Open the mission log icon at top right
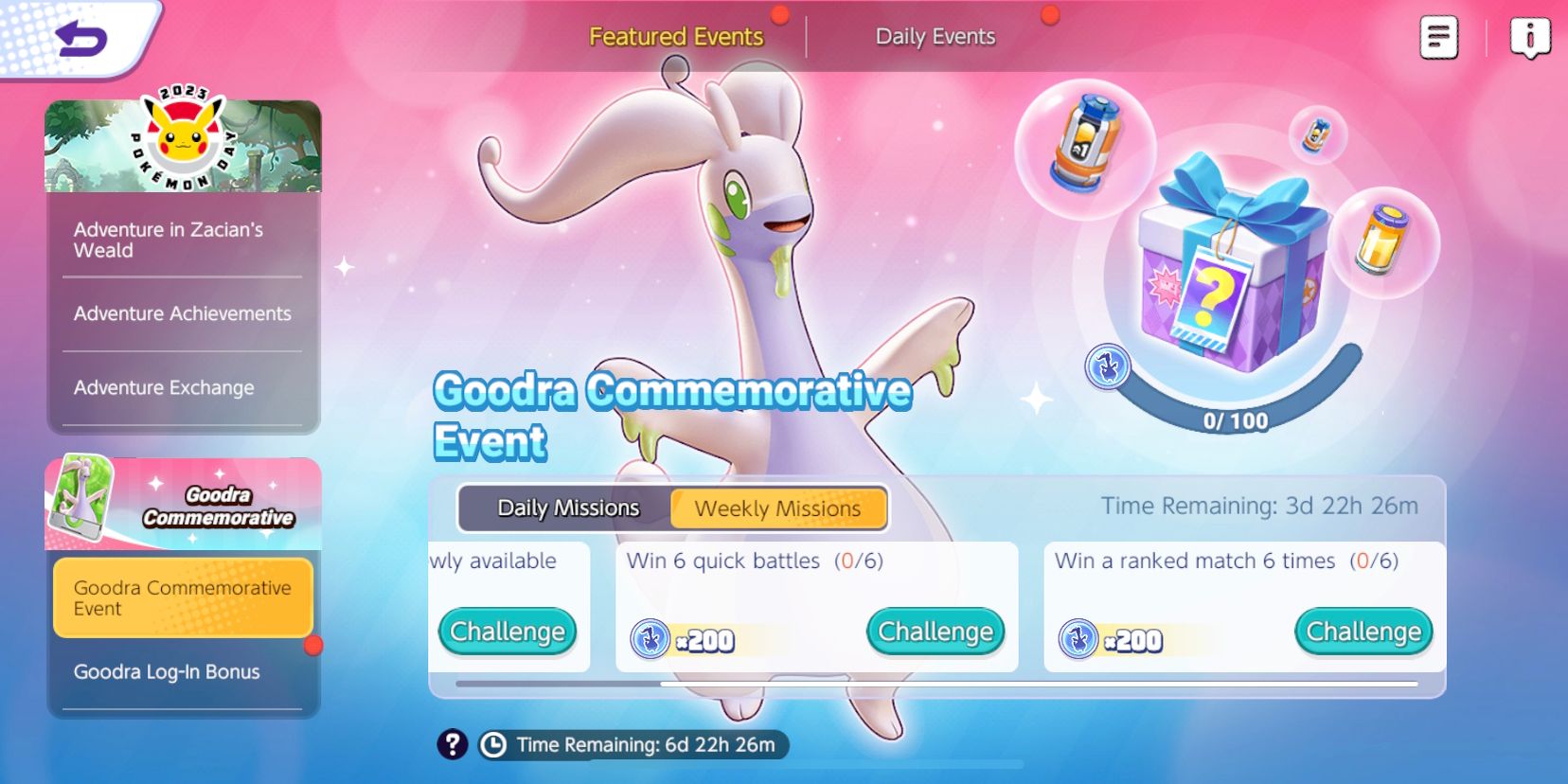 (x=1437, y=36)
